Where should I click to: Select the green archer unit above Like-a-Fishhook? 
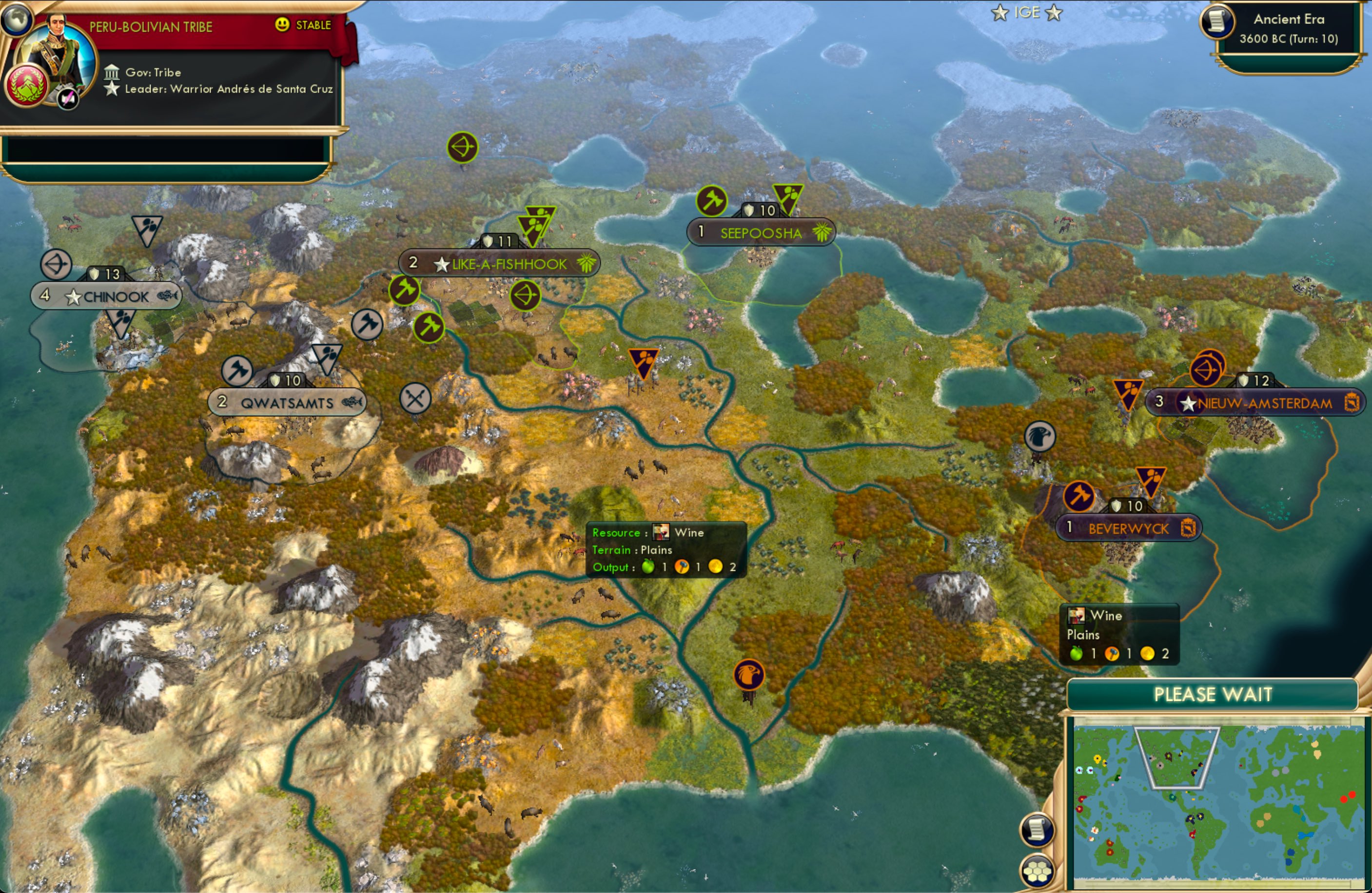click(x=526, y=296)
